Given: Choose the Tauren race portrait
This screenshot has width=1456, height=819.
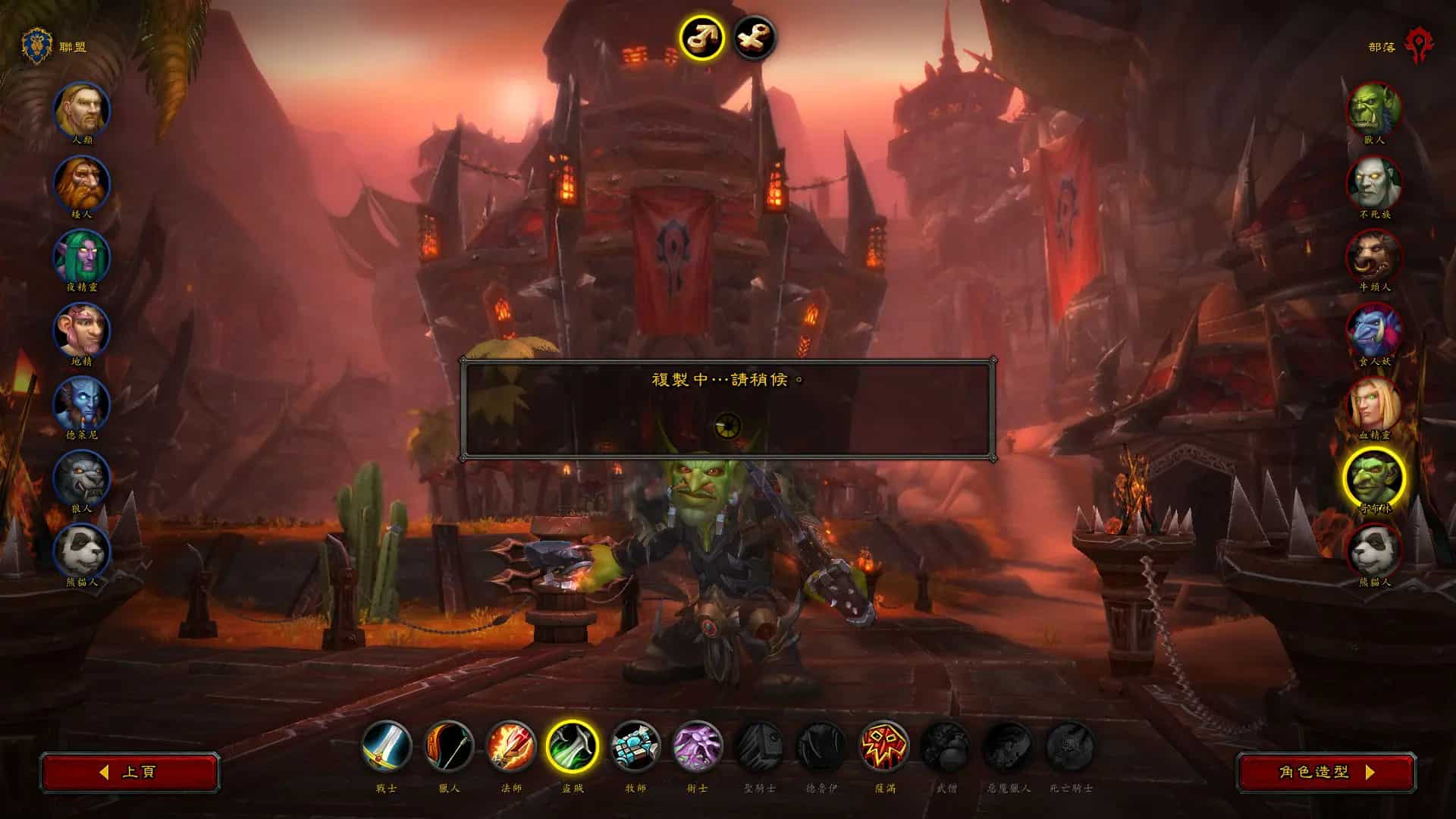Looking at the screenshot, I should pyautogui.click(x=1374, y=258).
